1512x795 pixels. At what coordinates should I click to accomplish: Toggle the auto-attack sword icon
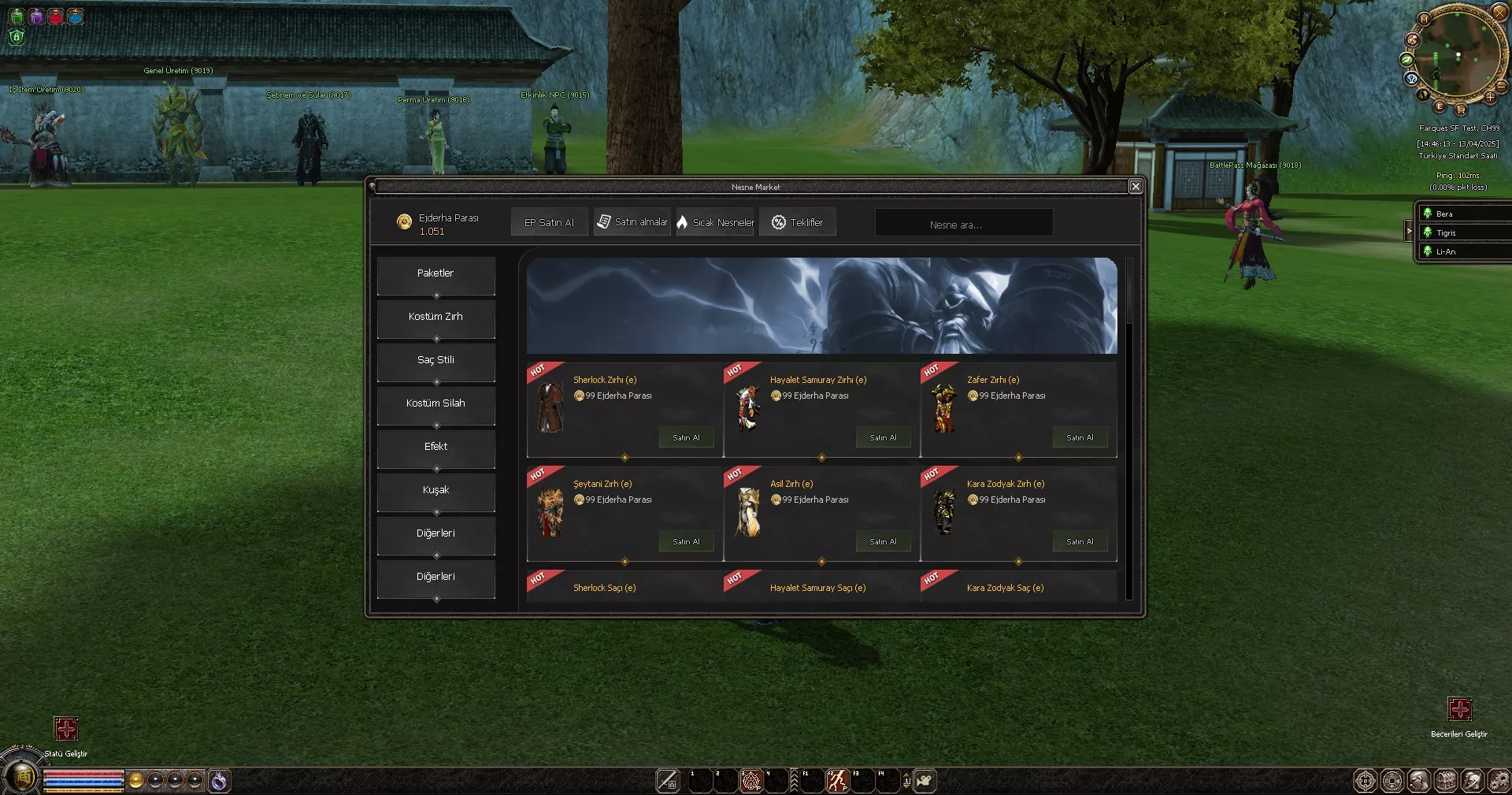[669, 781]
